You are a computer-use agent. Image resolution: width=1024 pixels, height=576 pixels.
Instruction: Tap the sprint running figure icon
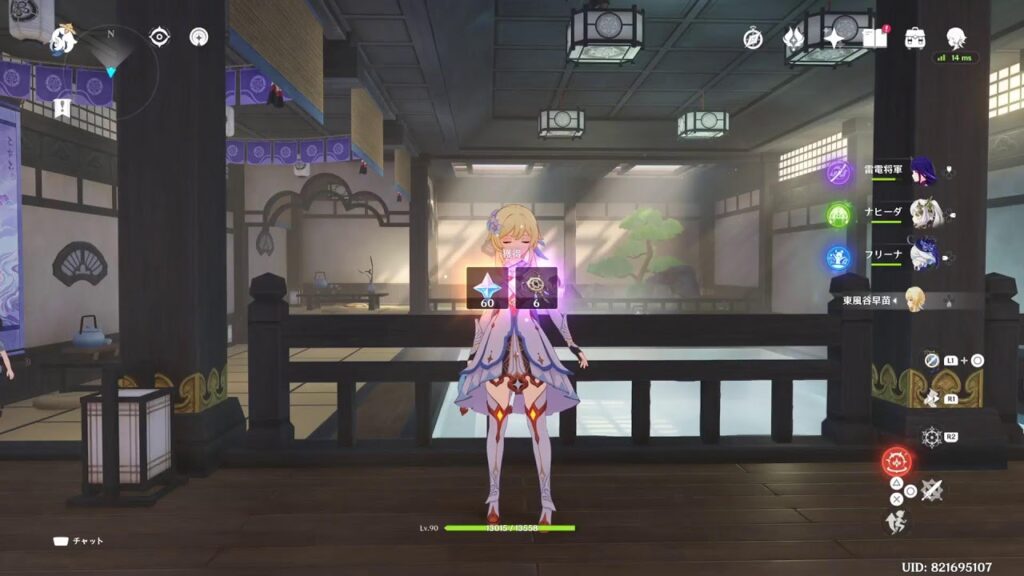897,521
